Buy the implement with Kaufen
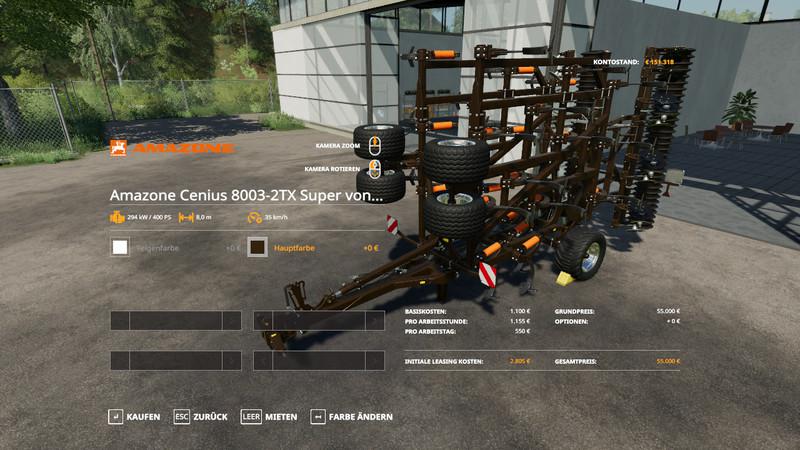Screen dimensions: 800x450 (x=134, y=416)
